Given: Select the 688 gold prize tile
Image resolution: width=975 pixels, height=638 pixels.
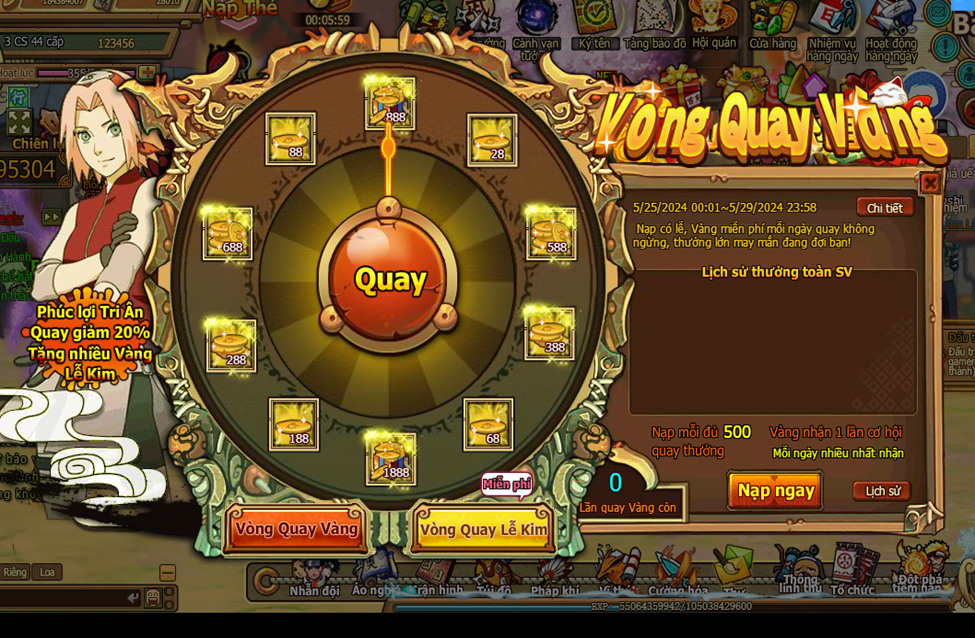Looking at the screenshot, I should pyautogui.click(x=228, y=233).
